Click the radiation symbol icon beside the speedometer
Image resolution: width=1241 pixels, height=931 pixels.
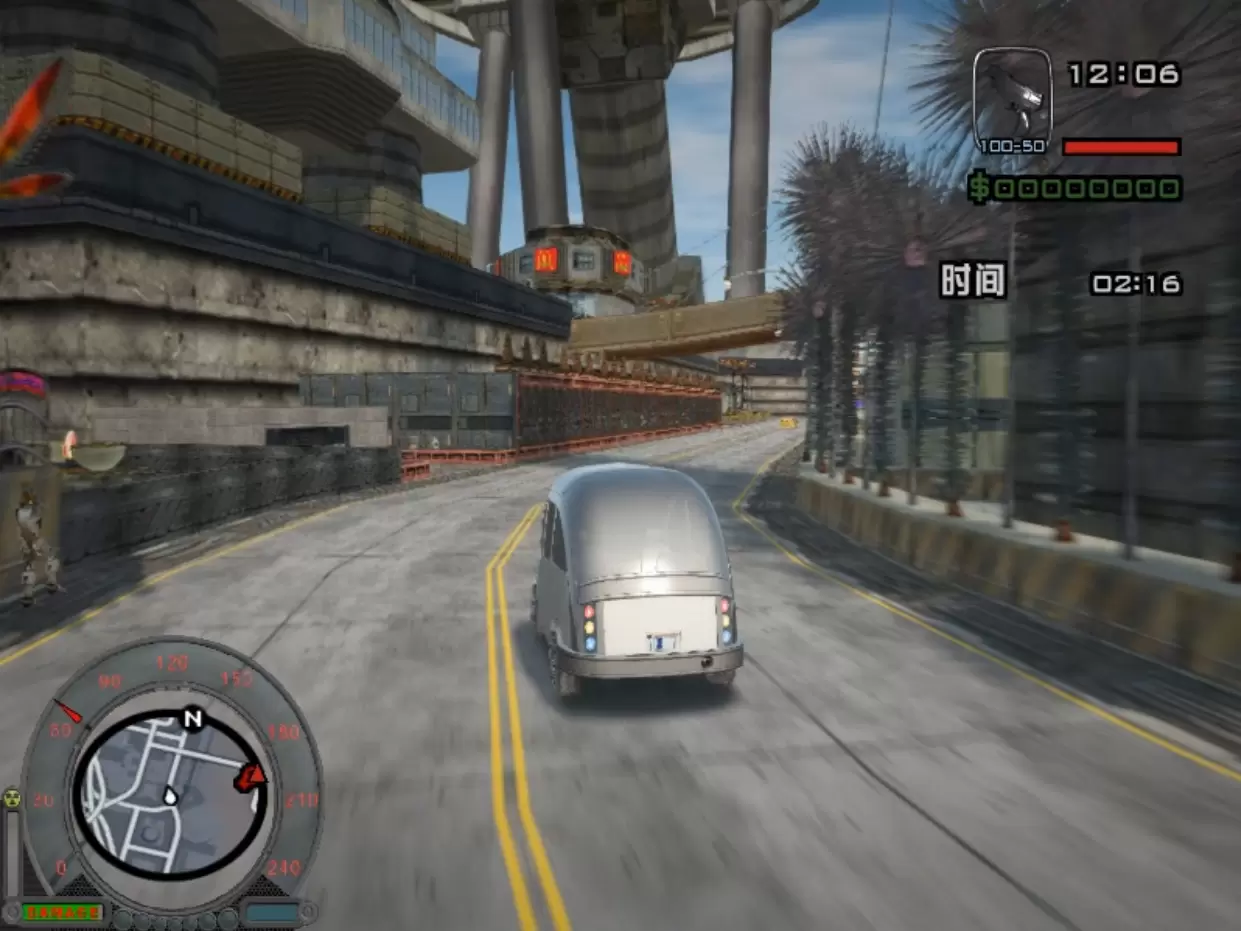click(12, 798)
